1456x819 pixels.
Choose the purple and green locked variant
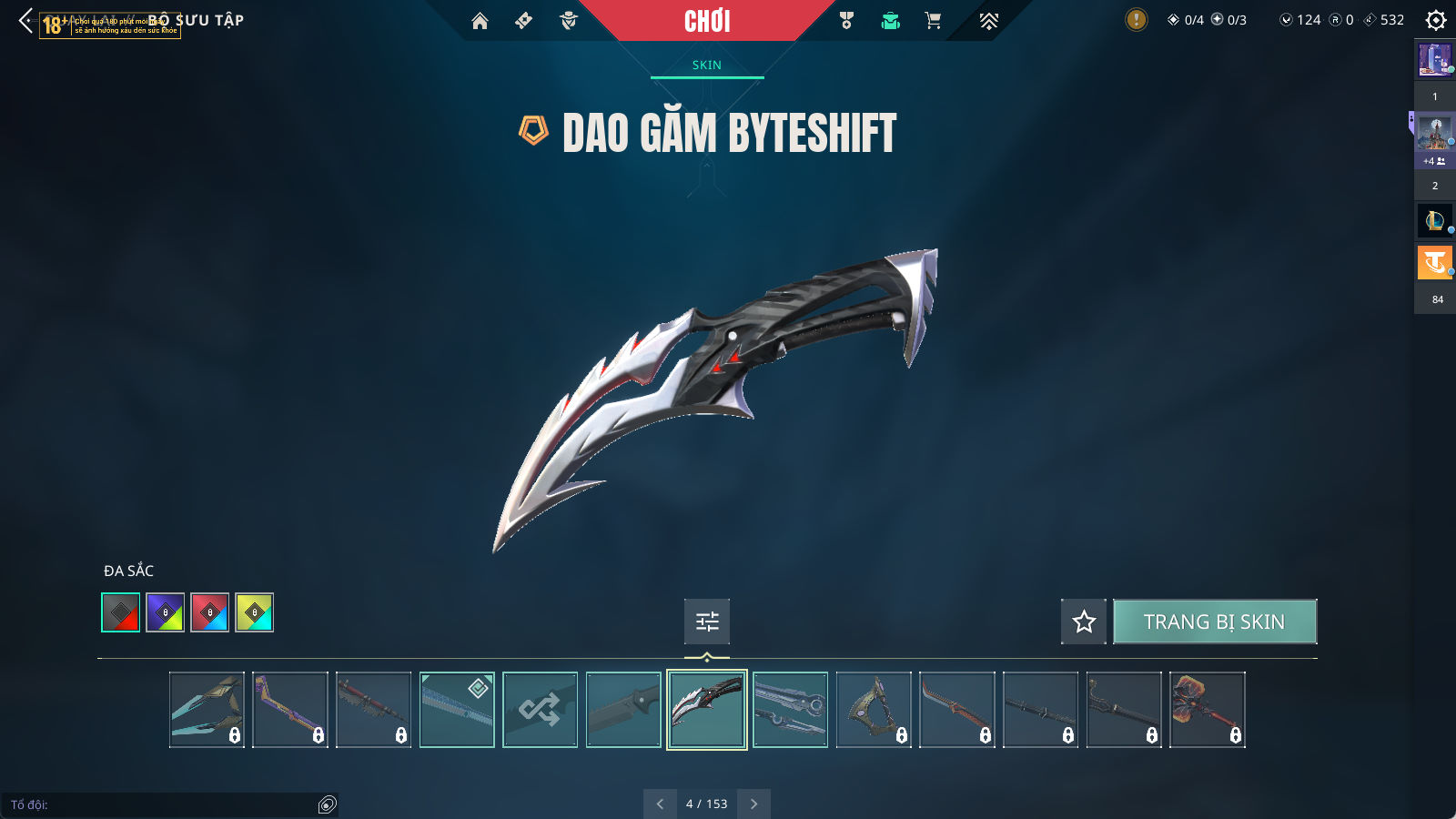(166, 612)
